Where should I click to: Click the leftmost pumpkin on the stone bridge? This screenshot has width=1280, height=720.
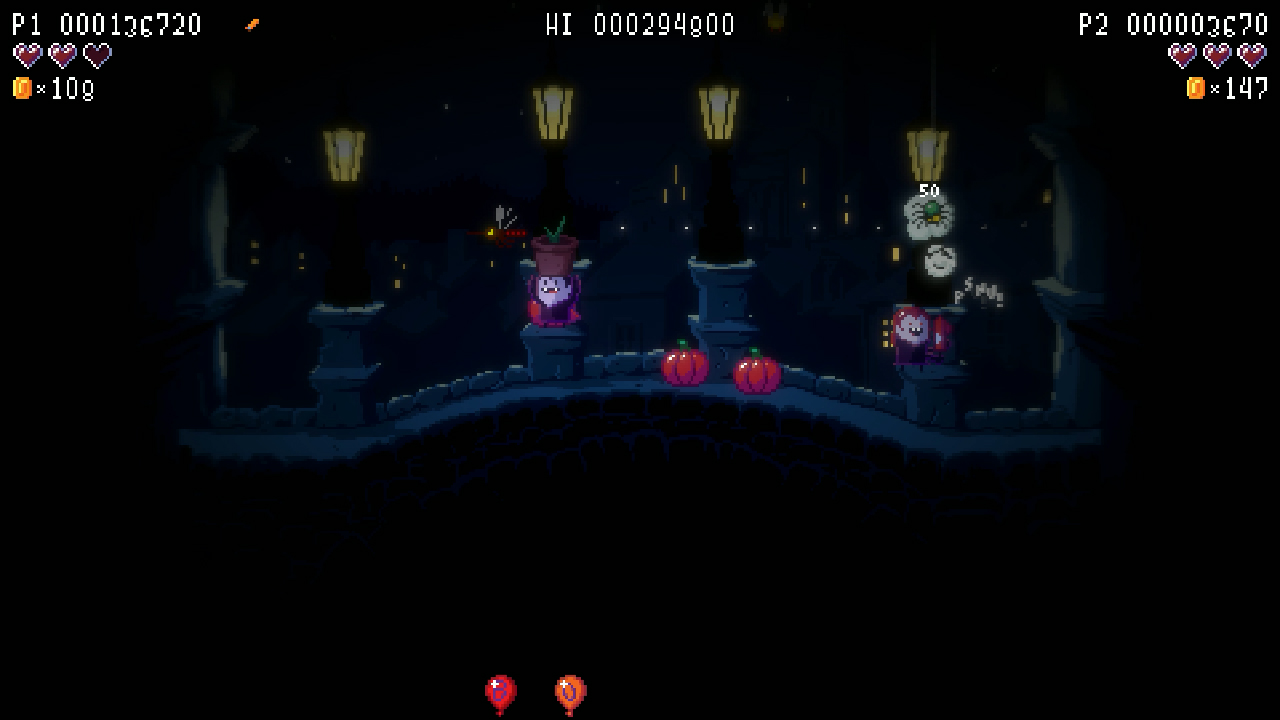[685, 368]
